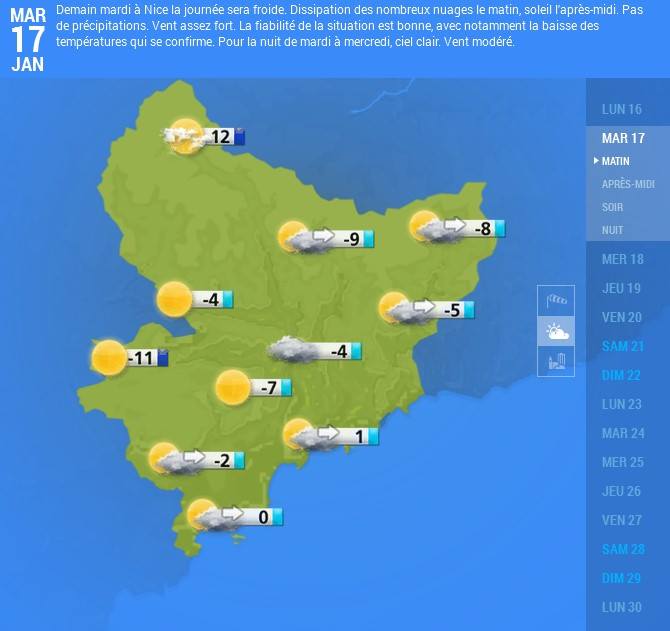Image resolution: width=670 pixels, height=631 pixels.
Task: Choose LUN 30 from the day list
Action: click(622, 607)
